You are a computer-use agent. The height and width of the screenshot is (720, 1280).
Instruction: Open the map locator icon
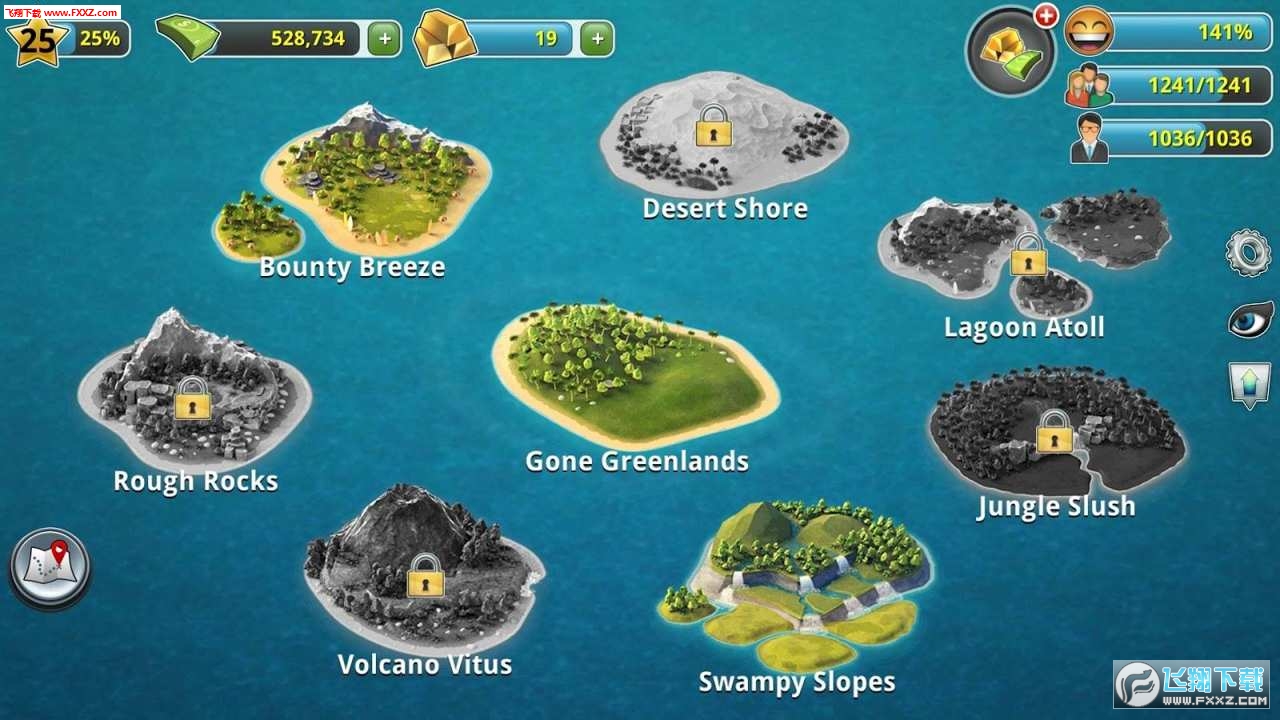(49, 566)
